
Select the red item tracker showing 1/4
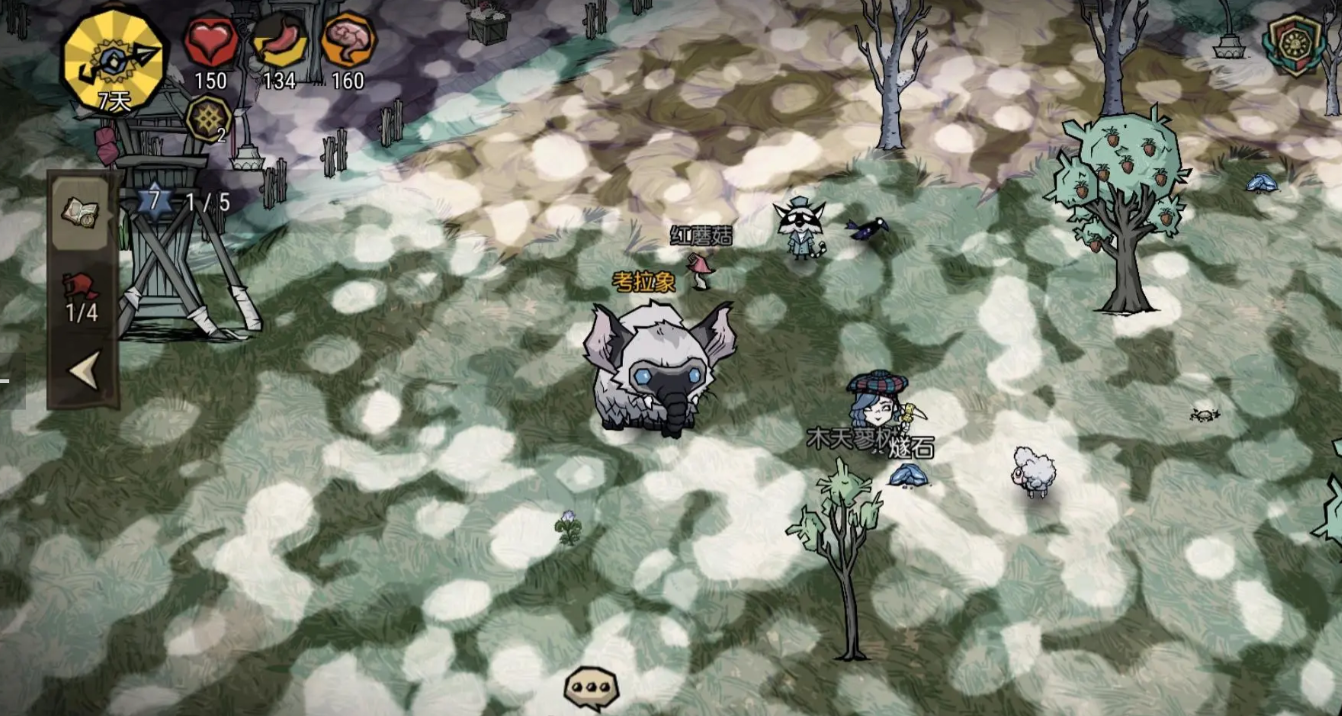pos(82,295)
